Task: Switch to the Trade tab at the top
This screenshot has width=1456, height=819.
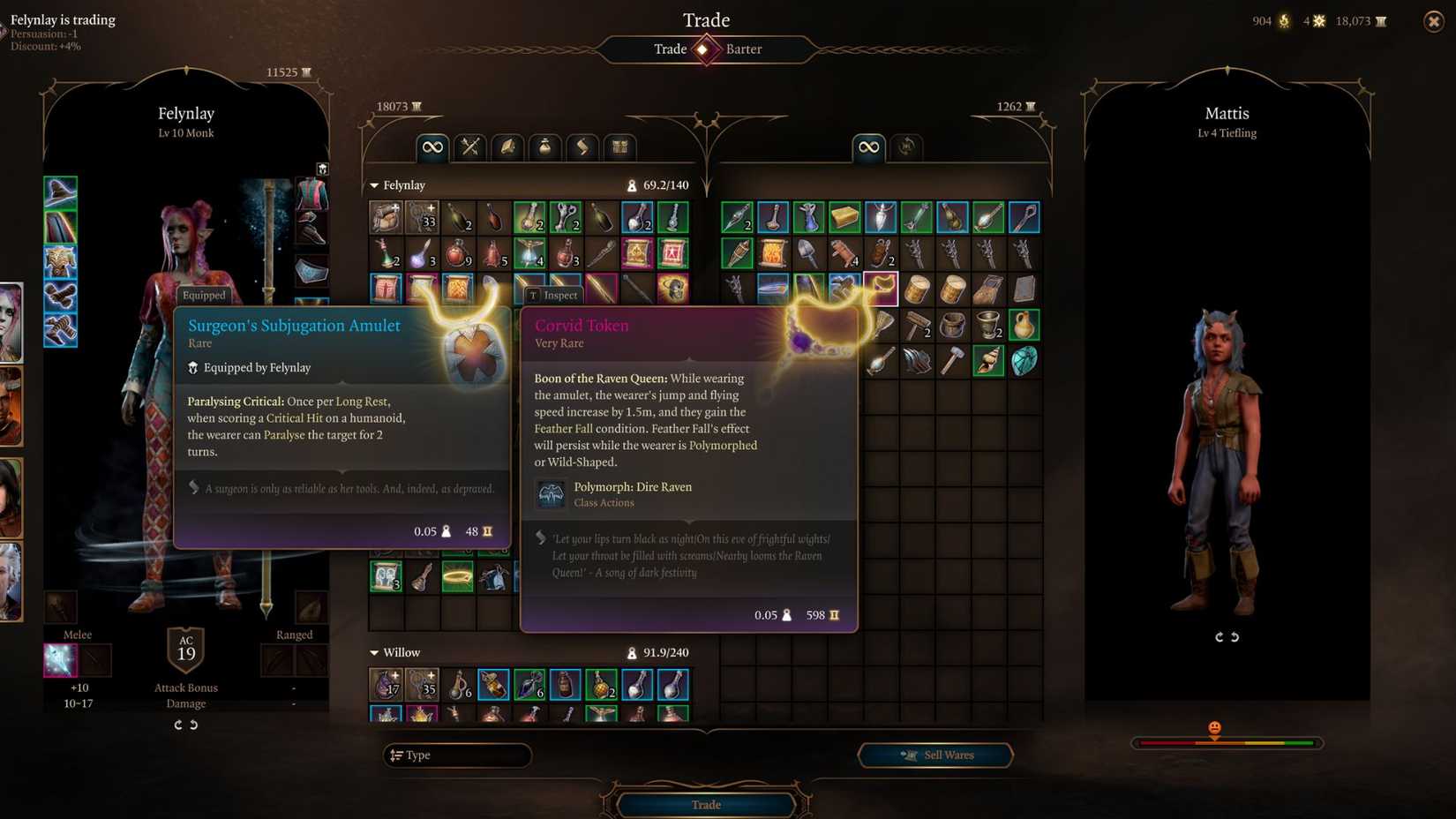Action: (x=671, y=49)
